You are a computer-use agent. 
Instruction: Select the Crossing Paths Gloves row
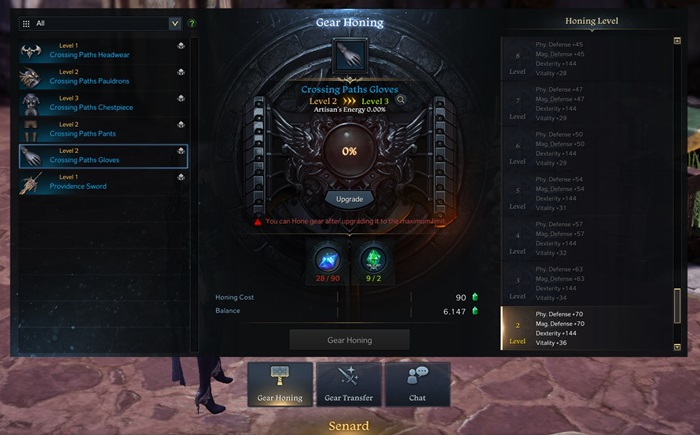102,155
